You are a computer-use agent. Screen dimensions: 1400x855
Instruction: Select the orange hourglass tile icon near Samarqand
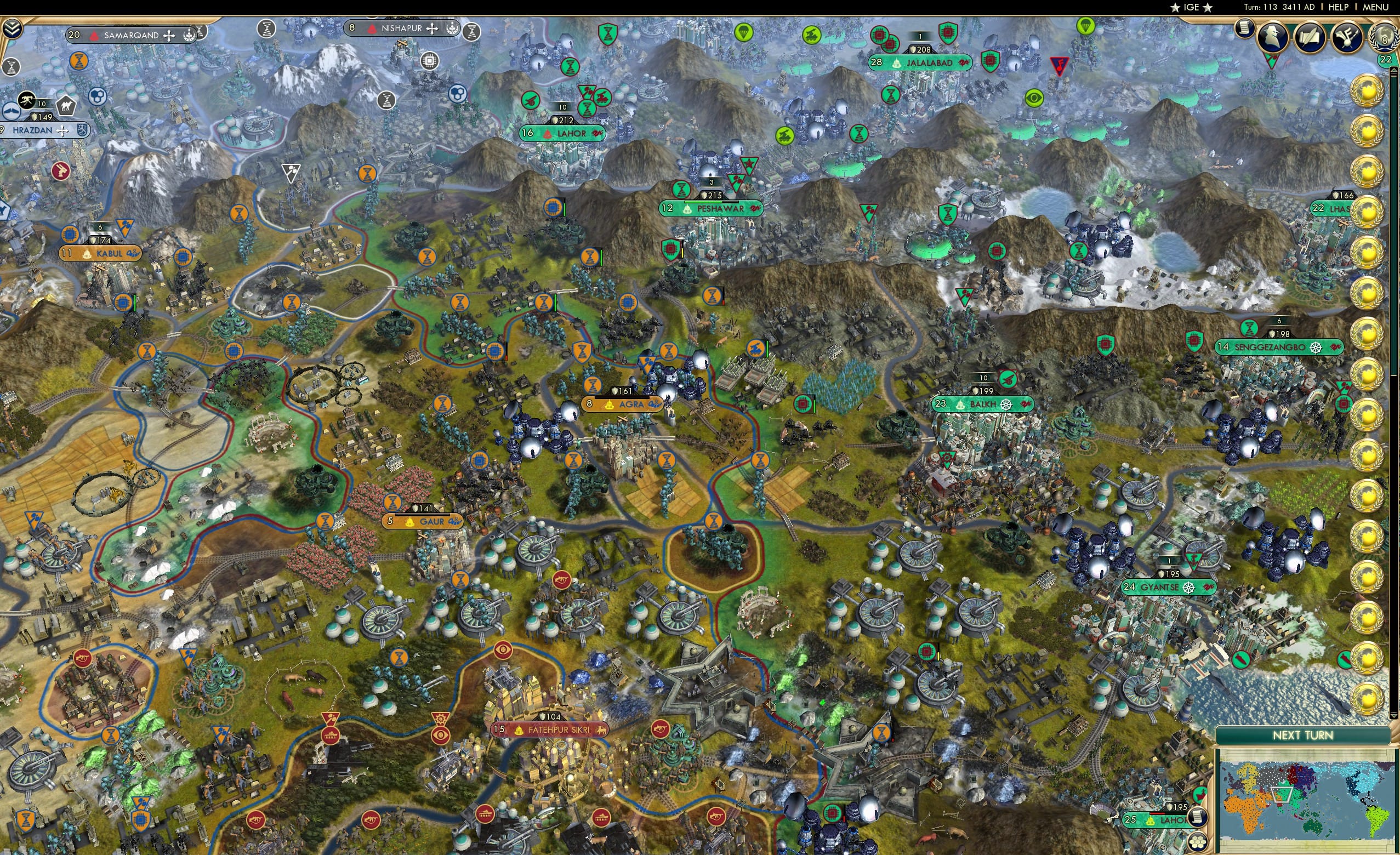(x=78, y=60)
